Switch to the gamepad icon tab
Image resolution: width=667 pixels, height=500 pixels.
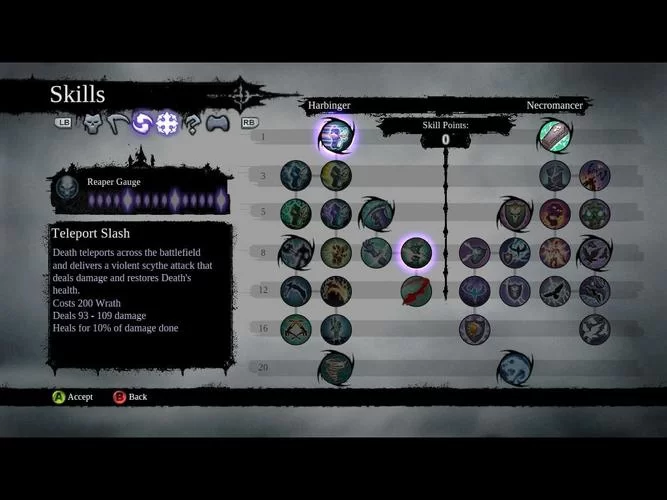pyautogui.click(x=217, y=123)
